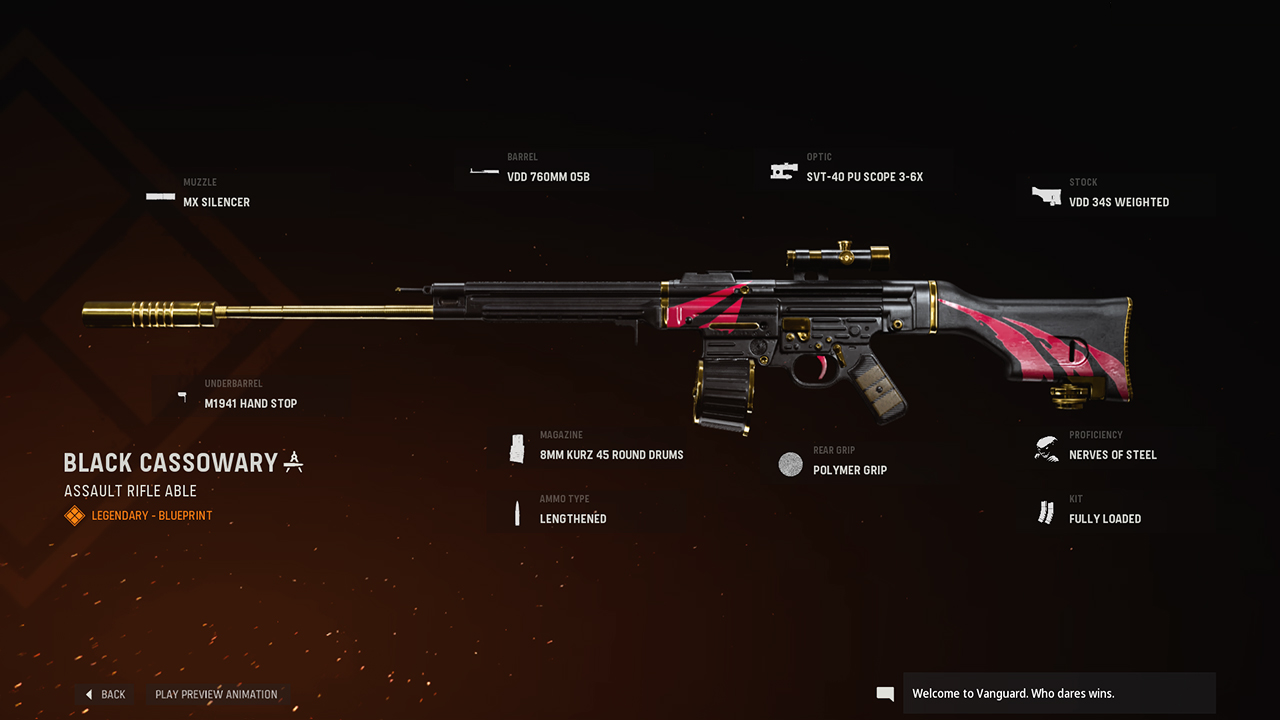This screenshot has width=1280, height=720.
Task: Go back to the previous menu
Action: (x=105, y=694)
